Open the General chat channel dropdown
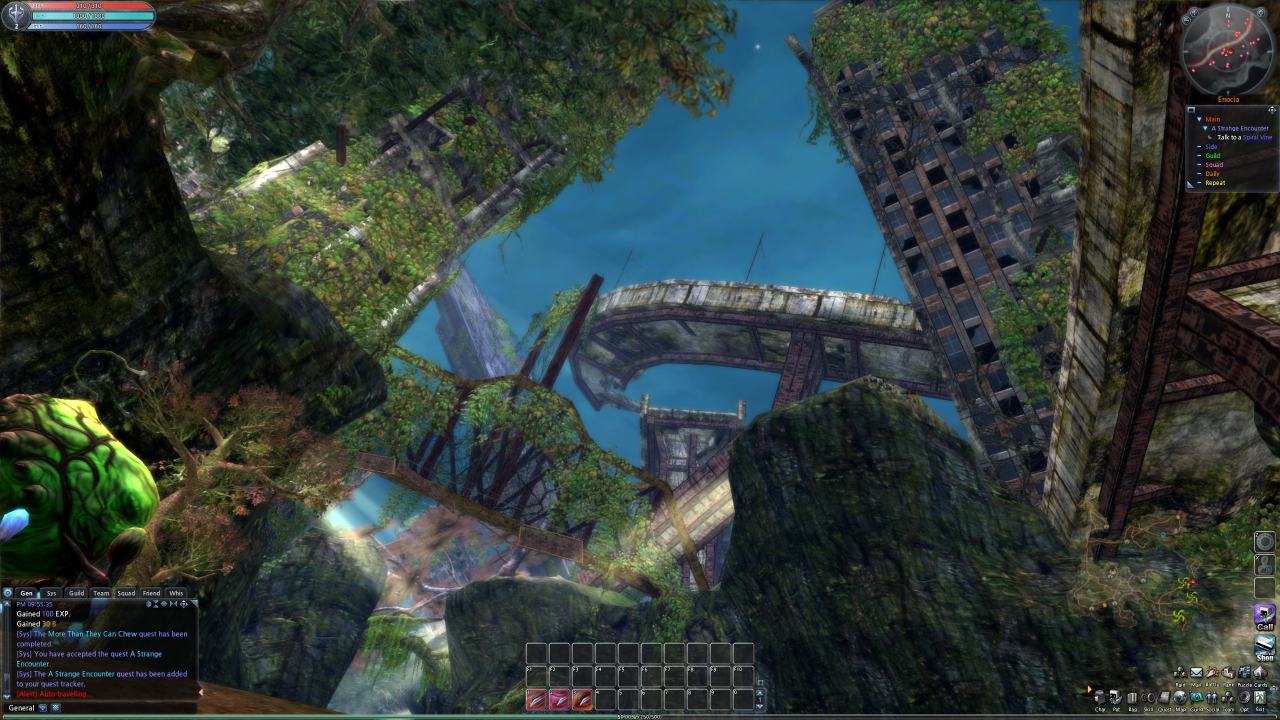Screen dimensions: 1280x720 pyautogui.click(x=42, y=708)
